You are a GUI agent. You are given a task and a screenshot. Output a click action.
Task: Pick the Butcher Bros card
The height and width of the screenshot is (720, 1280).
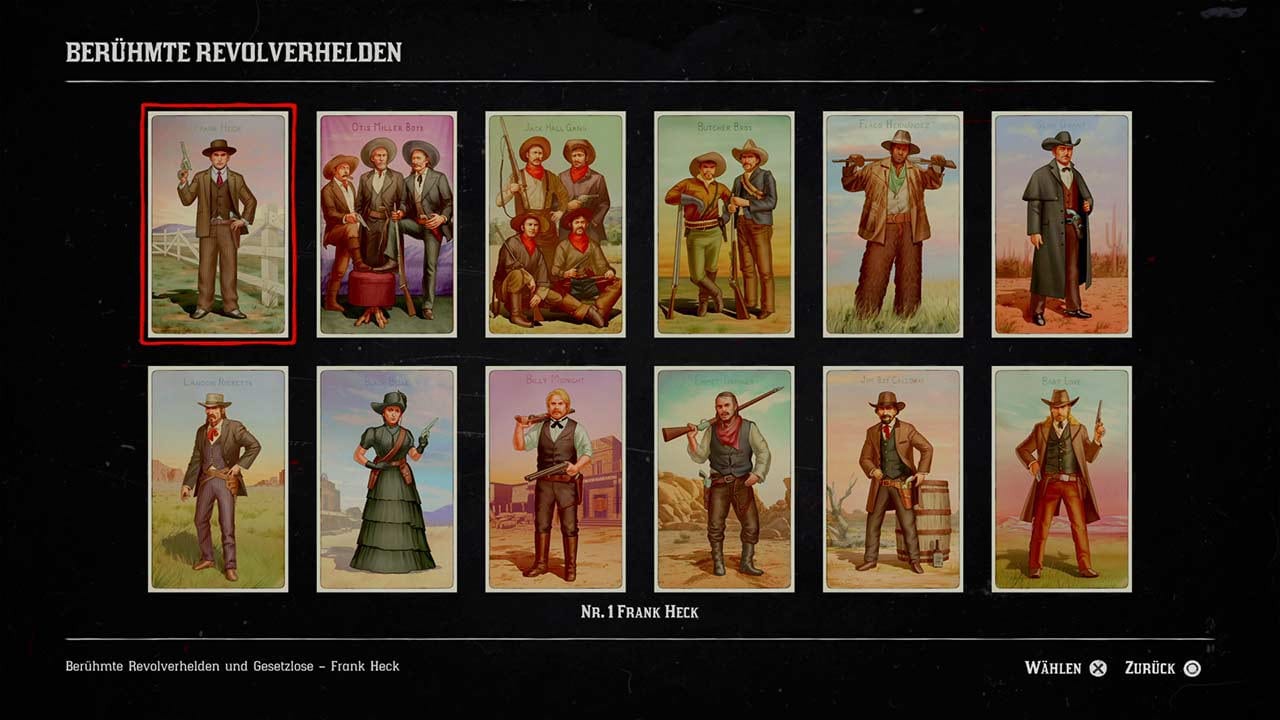pyautogui.click(x=724, y=224)
